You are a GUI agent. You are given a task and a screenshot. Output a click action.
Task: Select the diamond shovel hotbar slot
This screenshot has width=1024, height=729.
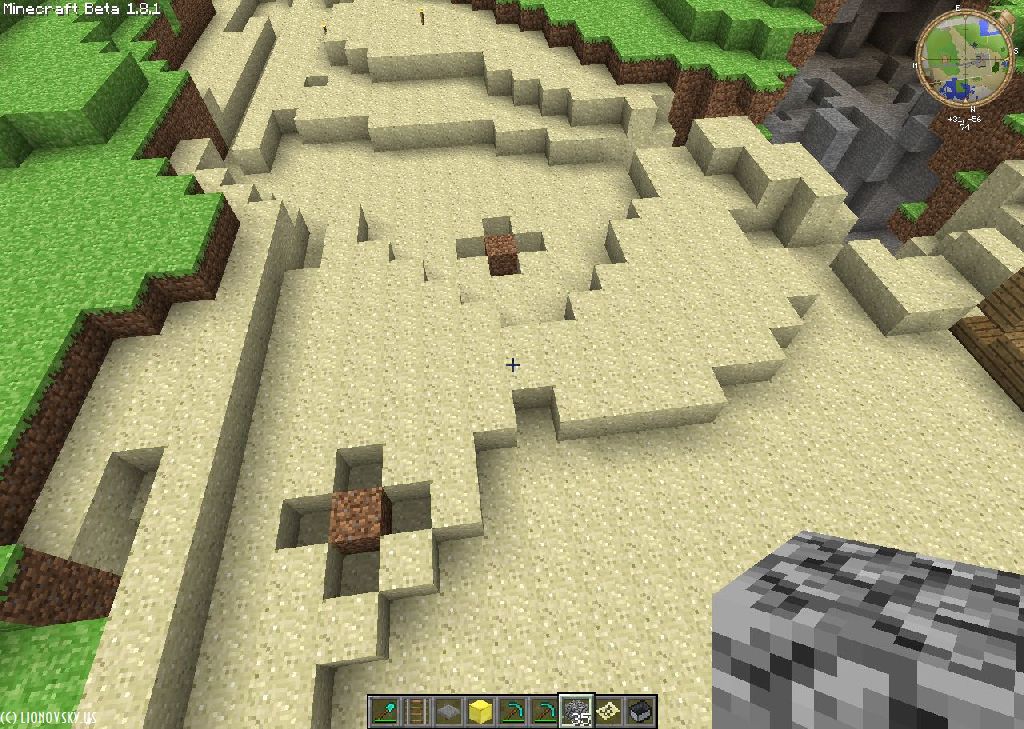coord(384,711)
